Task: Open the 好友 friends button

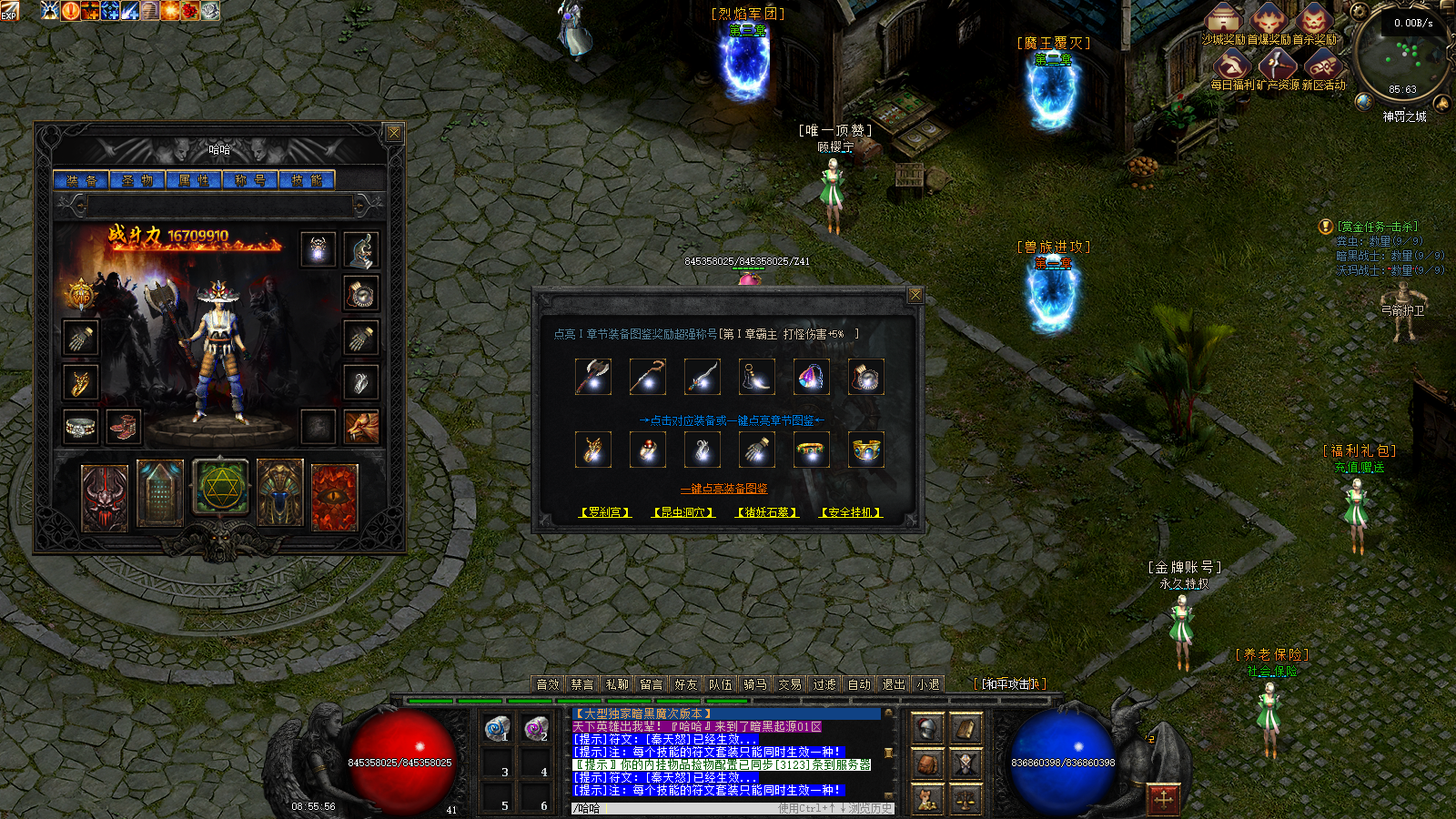Action: [x=686, y=684]
